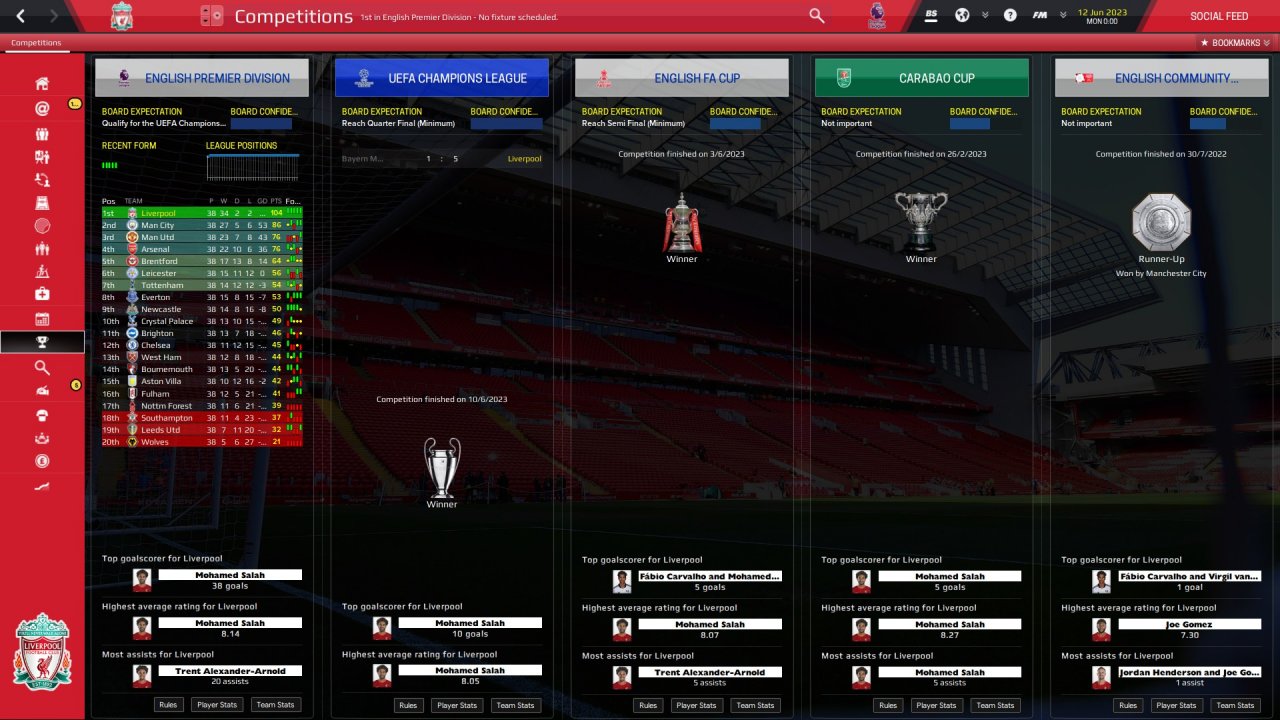Open the inbox @ icon in sidebar
Screen dimensions: 1280x720
click(42, 108)
